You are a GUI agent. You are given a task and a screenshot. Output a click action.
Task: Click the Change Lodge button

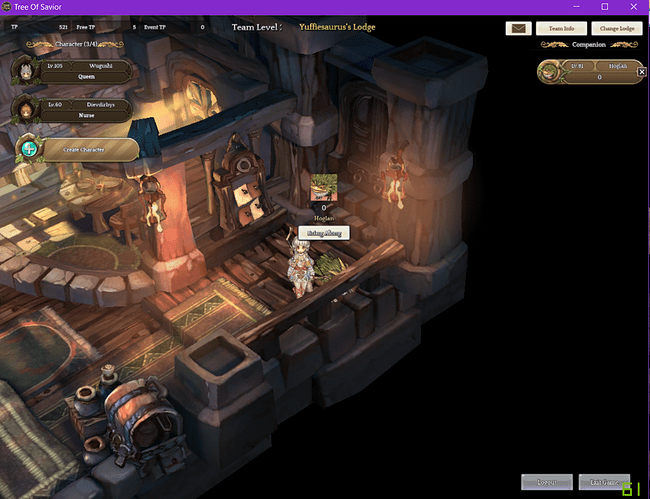[x=617, y=29]
